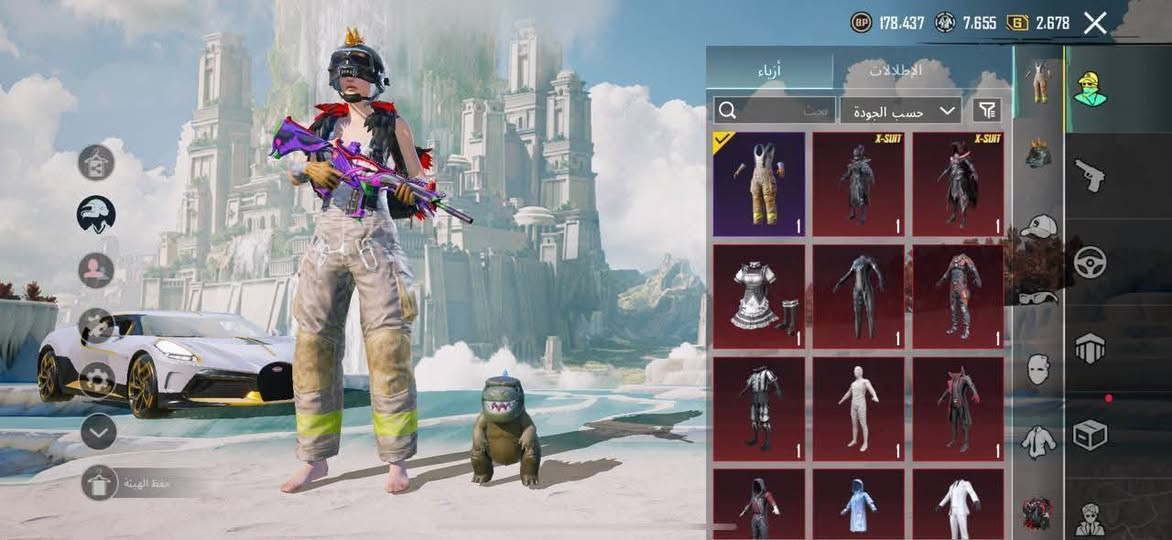Choose the light blue hooded raincoat outfit

point(858,504)
